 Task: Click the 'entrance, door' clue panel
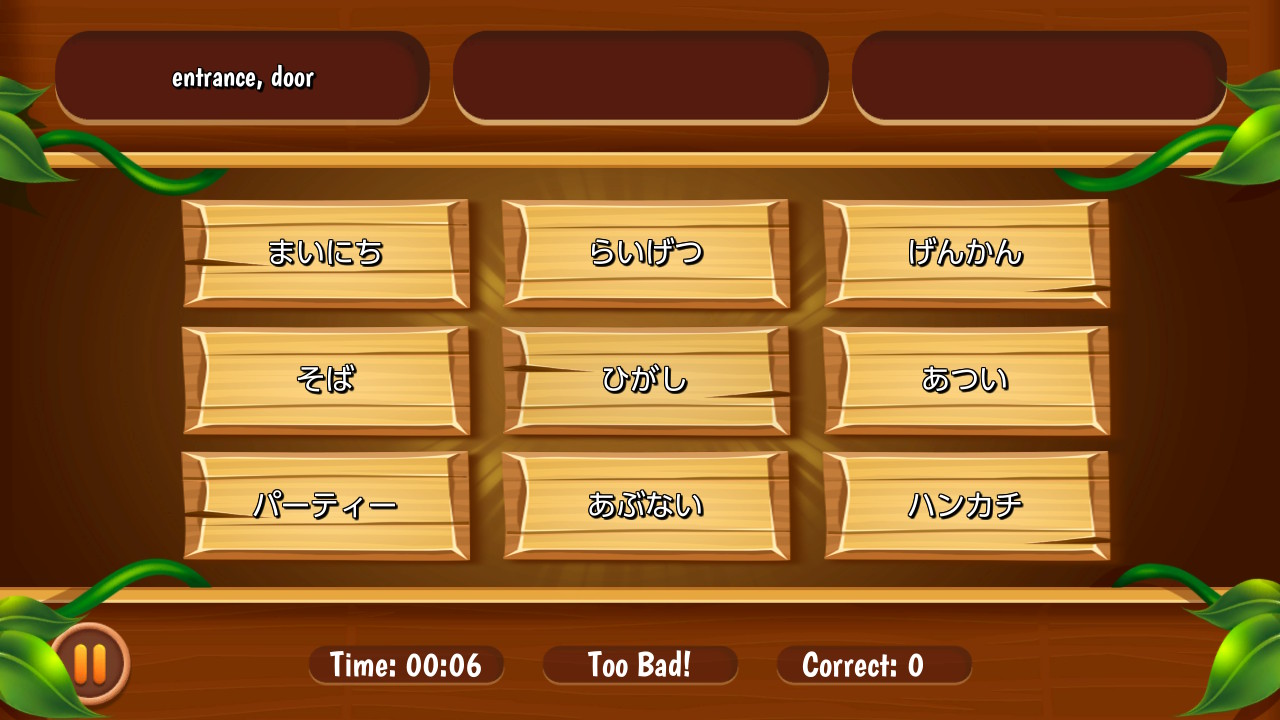[x=241, y=75]
